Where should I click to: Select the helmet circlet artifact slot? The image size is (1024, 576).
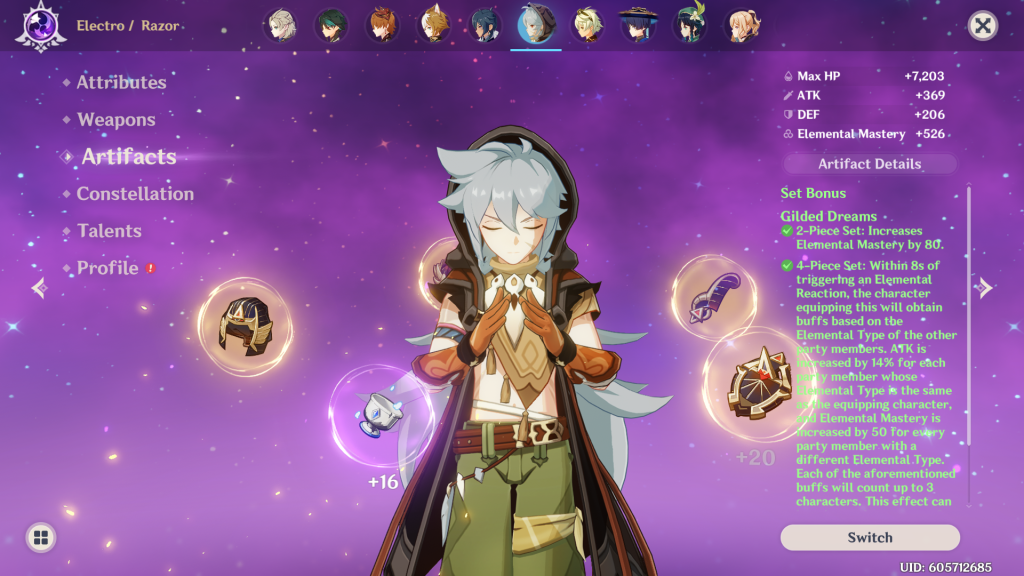tap(244, 326)
